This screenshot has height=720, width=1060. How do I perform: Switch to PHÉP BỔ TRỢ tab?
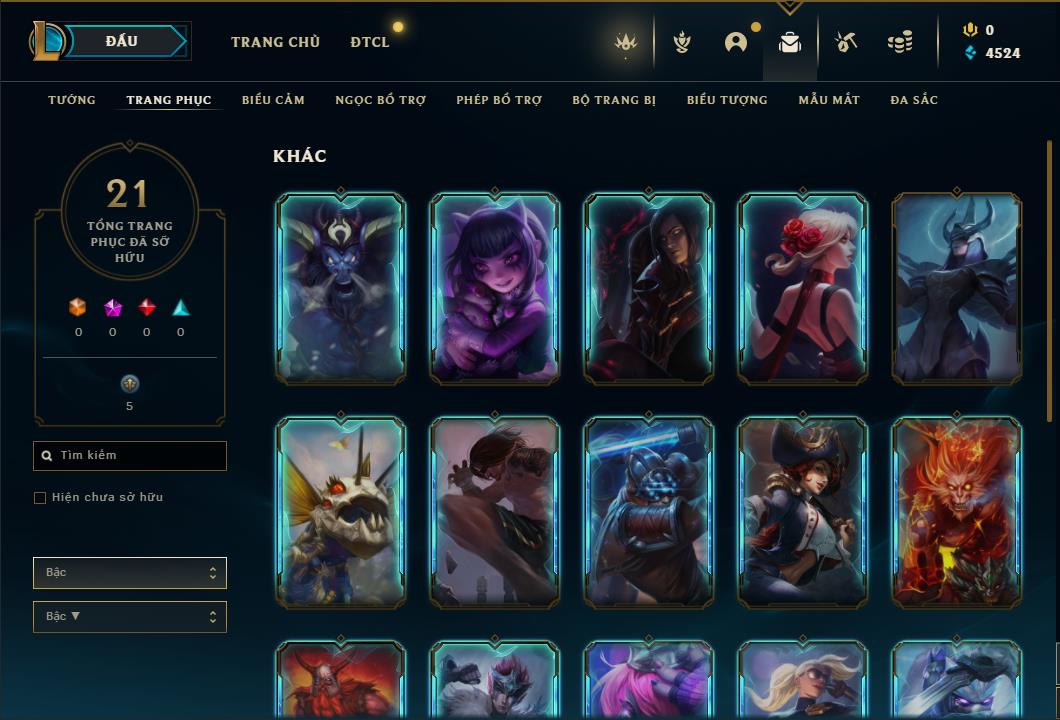click(499, 100)
